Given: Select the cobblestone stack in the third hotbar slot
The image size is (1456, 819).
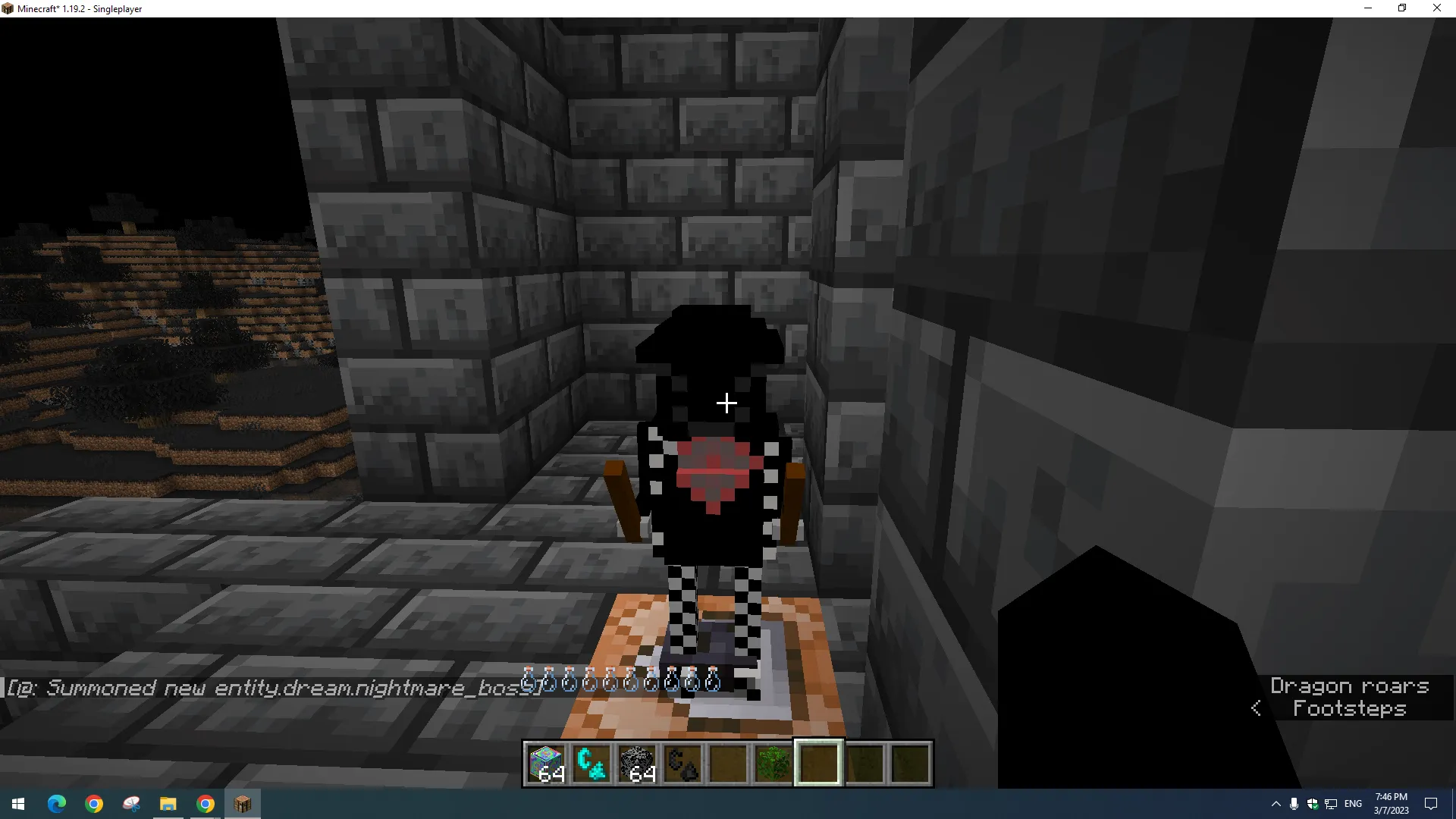Looking at the screenshot, I should [637, 764].
